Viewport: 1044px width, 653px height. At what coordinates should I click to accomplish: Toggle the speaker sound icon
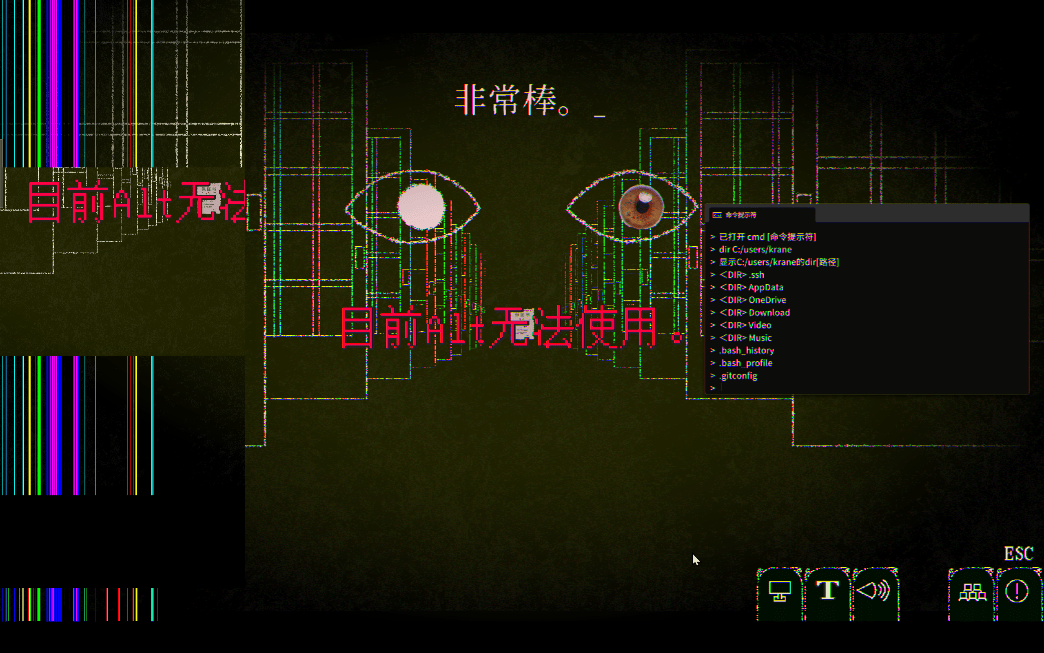coord(874,591)
